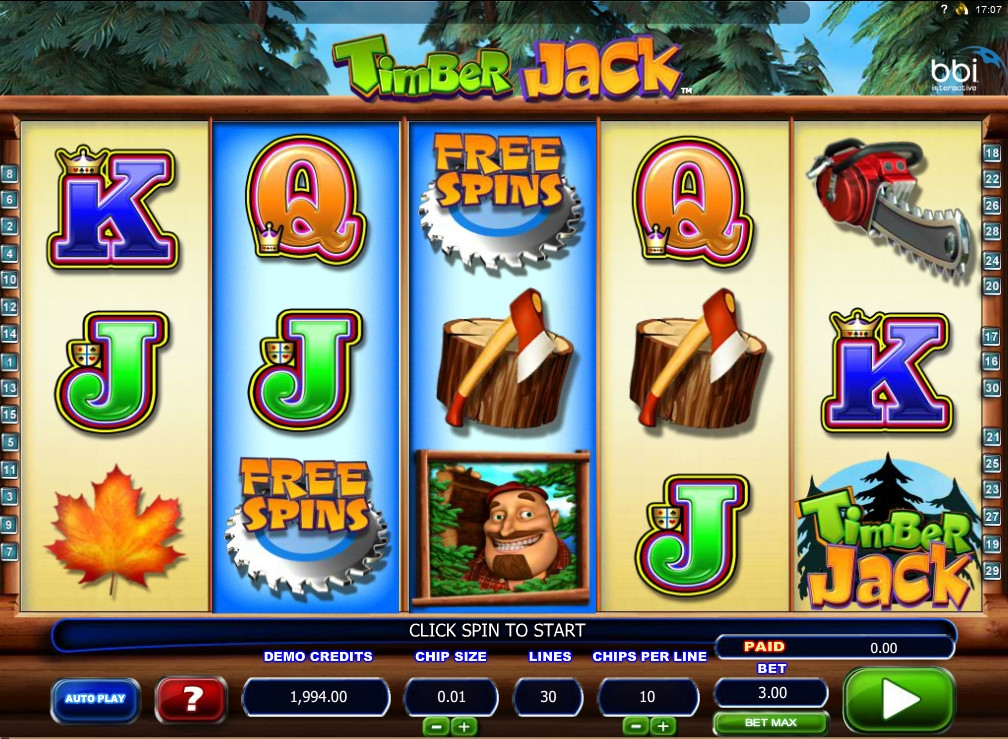The height and width of the screenshot is (739, 1008).
Task: Select the Lines value box showing 30
Action: [548, 696]
